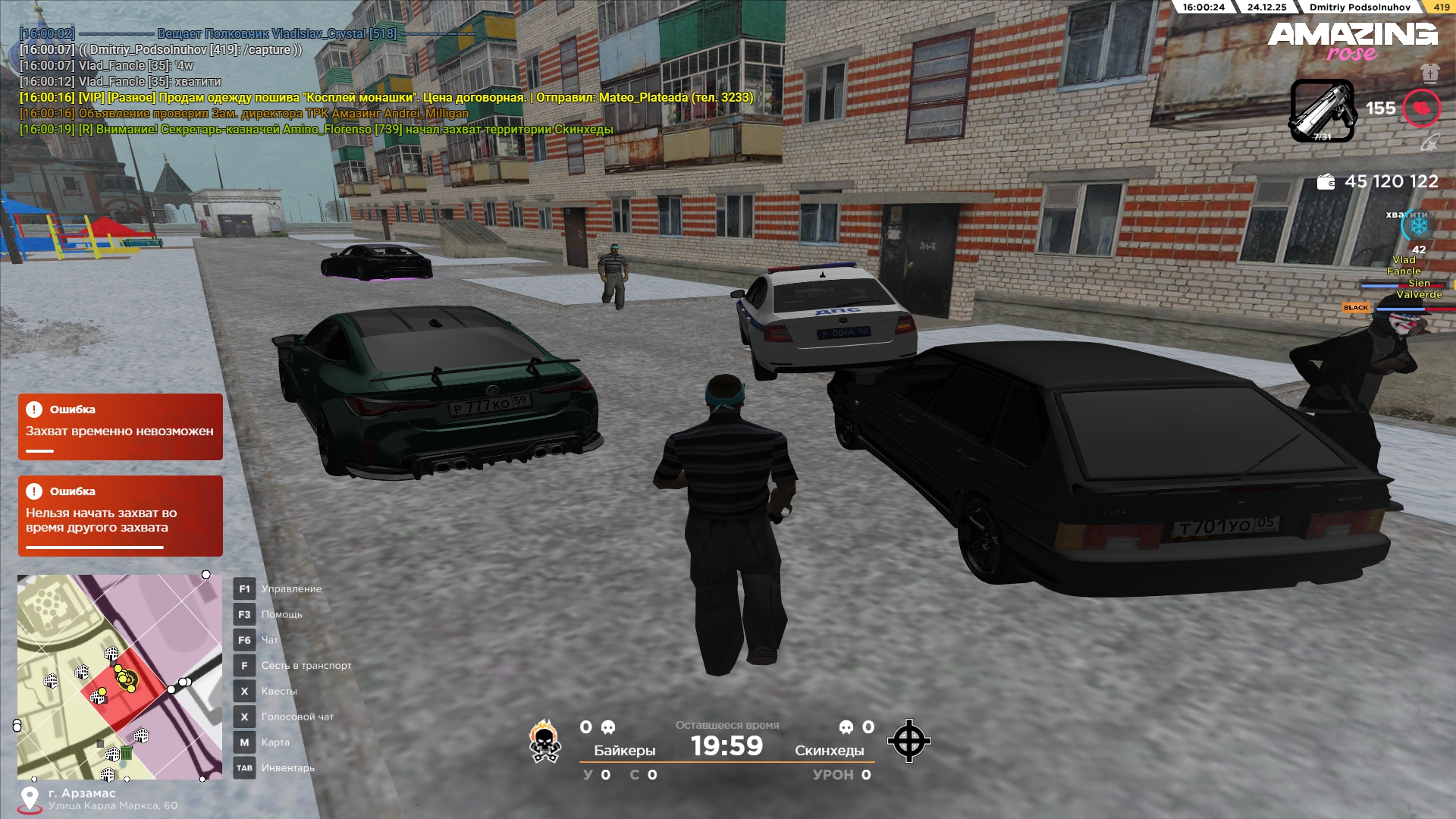1456x819 pixels.
Task: Click the green trash bin minimap marker
Action: pos(127,753)
